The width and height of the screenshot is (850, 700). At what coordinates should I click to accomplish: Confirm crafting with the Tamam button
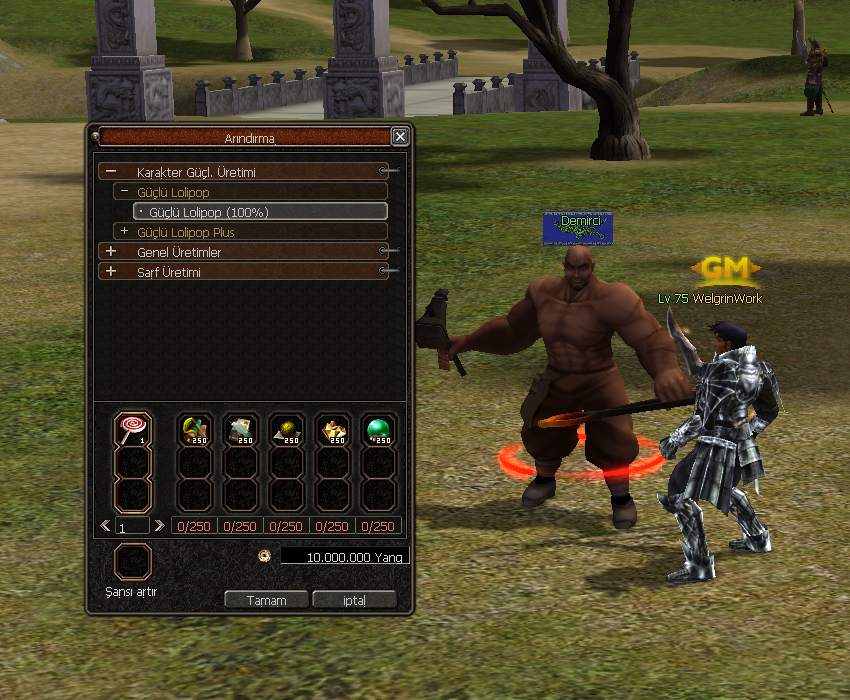(267, 600)
